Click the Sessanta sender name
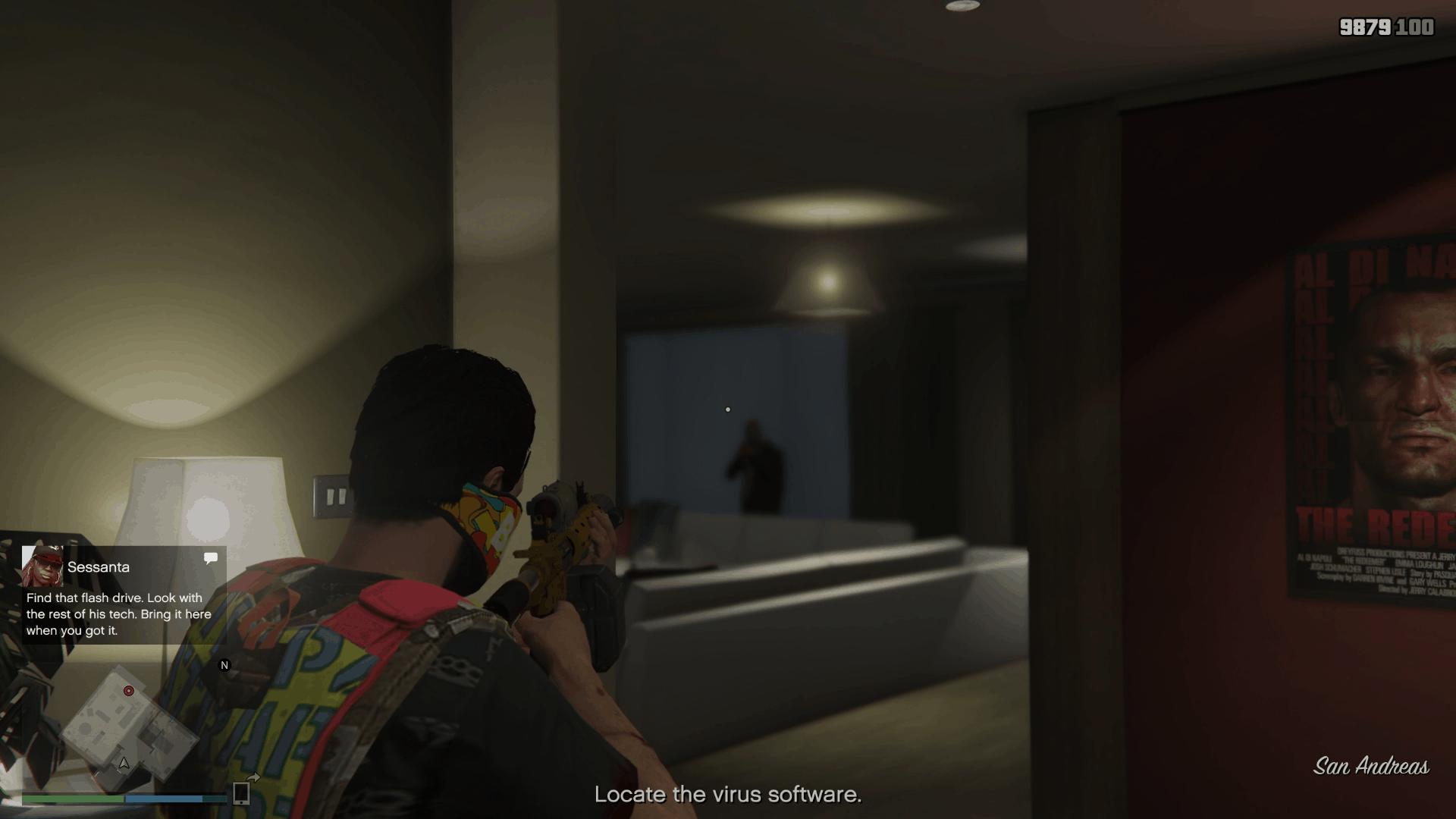The height and width of the screenshot is (819, 1456). [x=97, y=566]
